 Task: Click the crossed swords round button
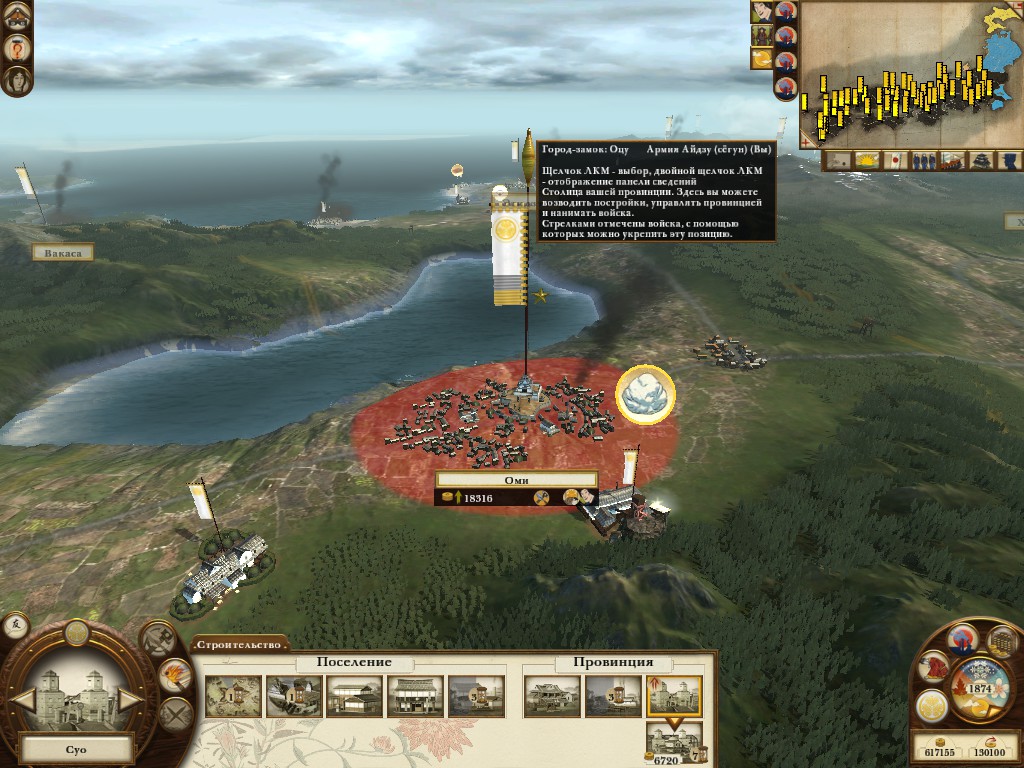[x=175, y=714]
